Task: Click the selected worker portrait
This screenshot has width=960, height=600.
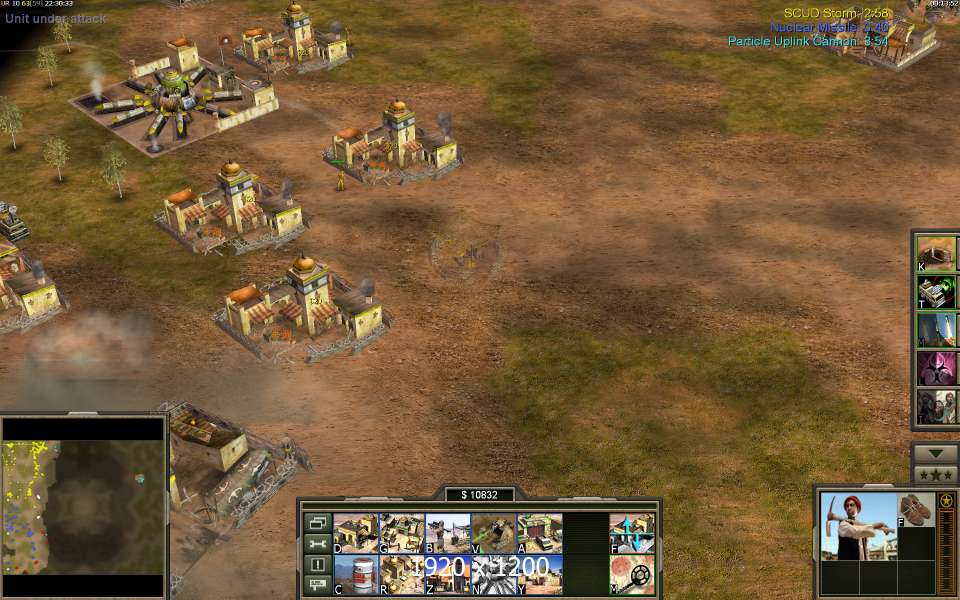Action: click(x=857, y=526)
